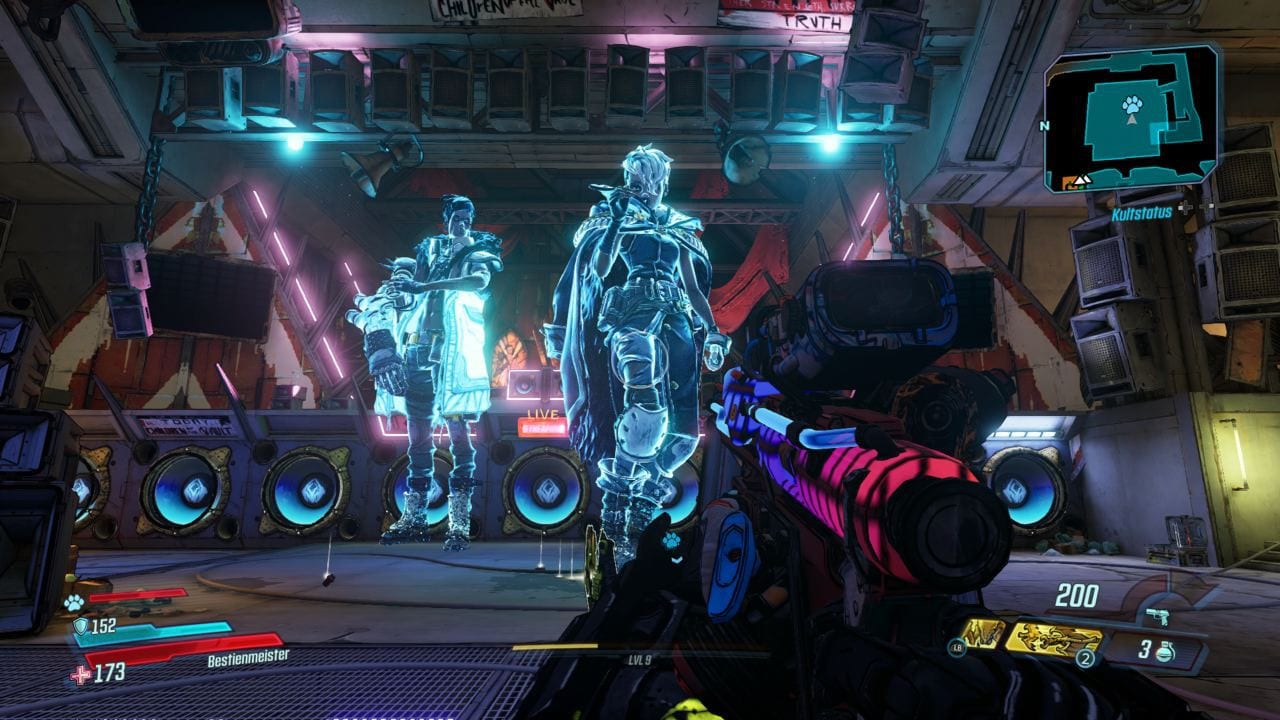The image size is (1280, 720).
Task: Click the grenade icon
Action: (1163, 651)
